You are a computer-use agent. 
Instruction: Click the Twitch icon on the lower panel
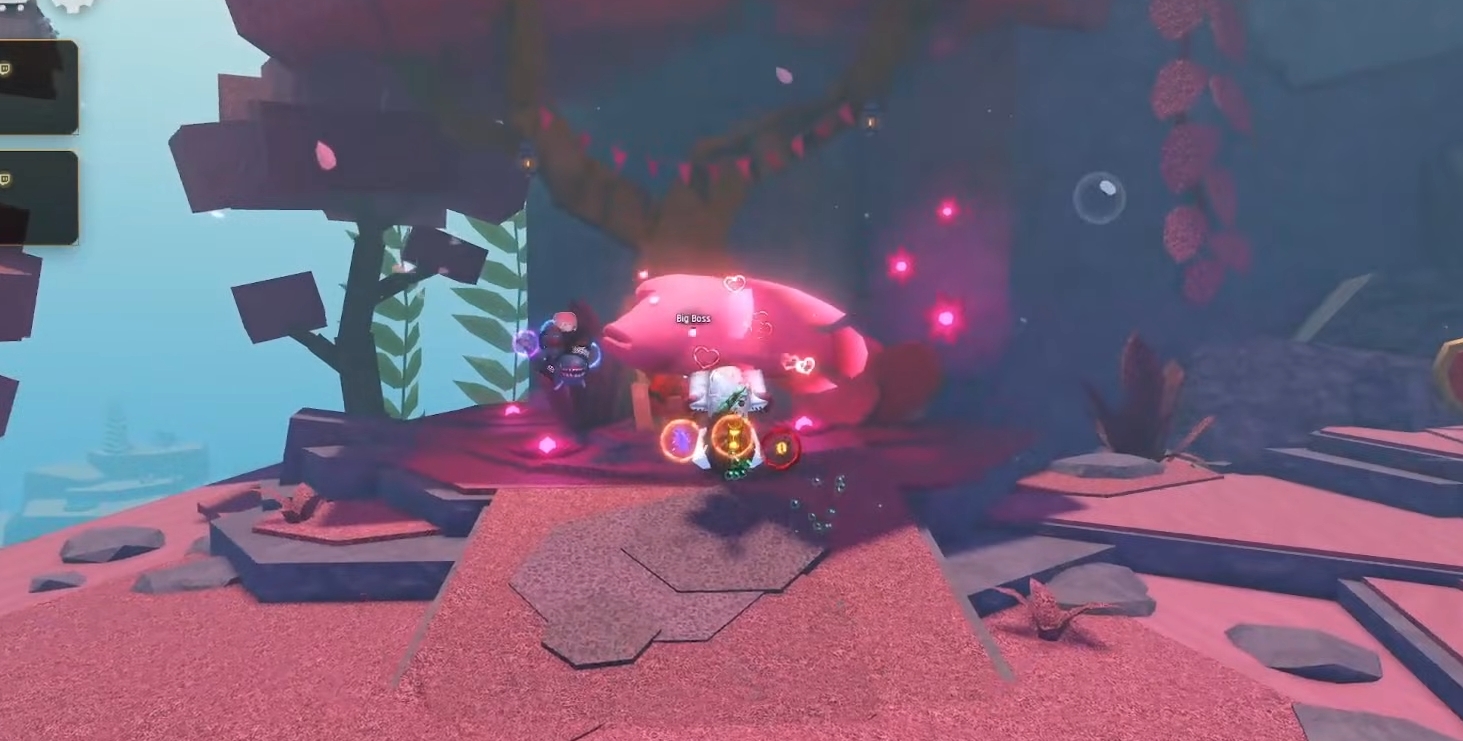(x=7, y=177)
